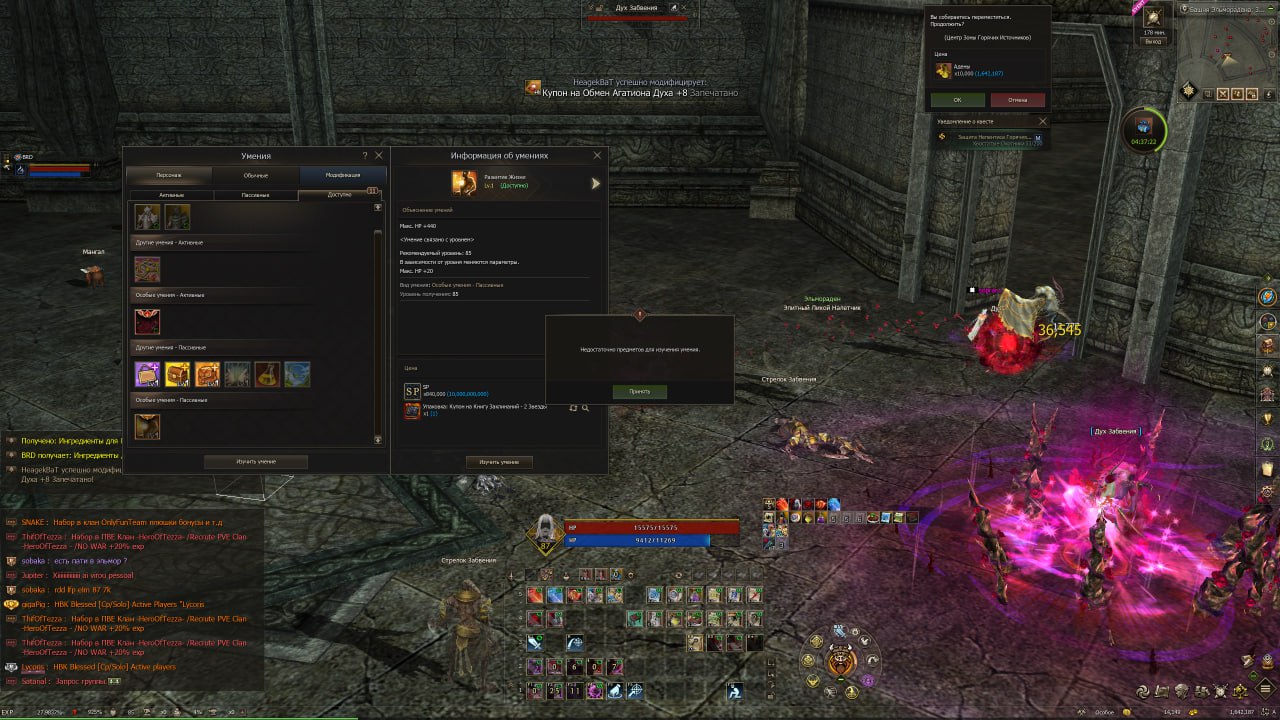Viewport: 1280px width, 720px height.
Task: Click the Выход button under the timer
Action: tap(1153, 42)
